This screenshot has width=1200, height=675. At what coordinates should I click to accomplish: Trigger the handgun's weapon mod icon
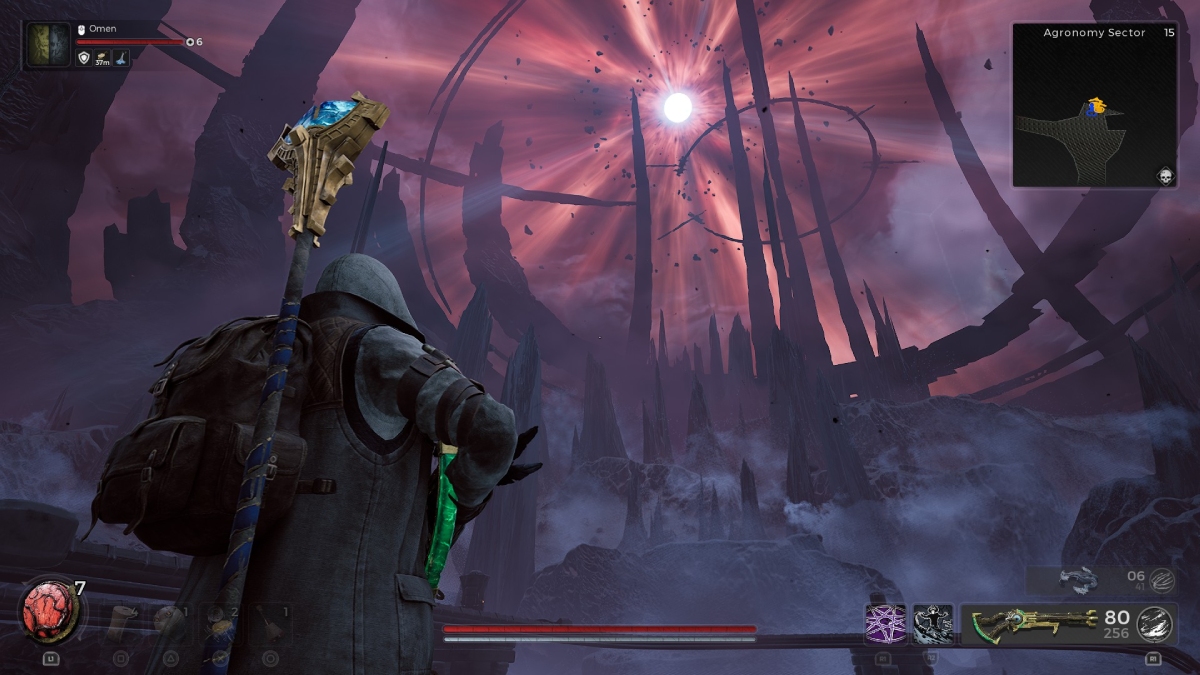coord(1161,577)
